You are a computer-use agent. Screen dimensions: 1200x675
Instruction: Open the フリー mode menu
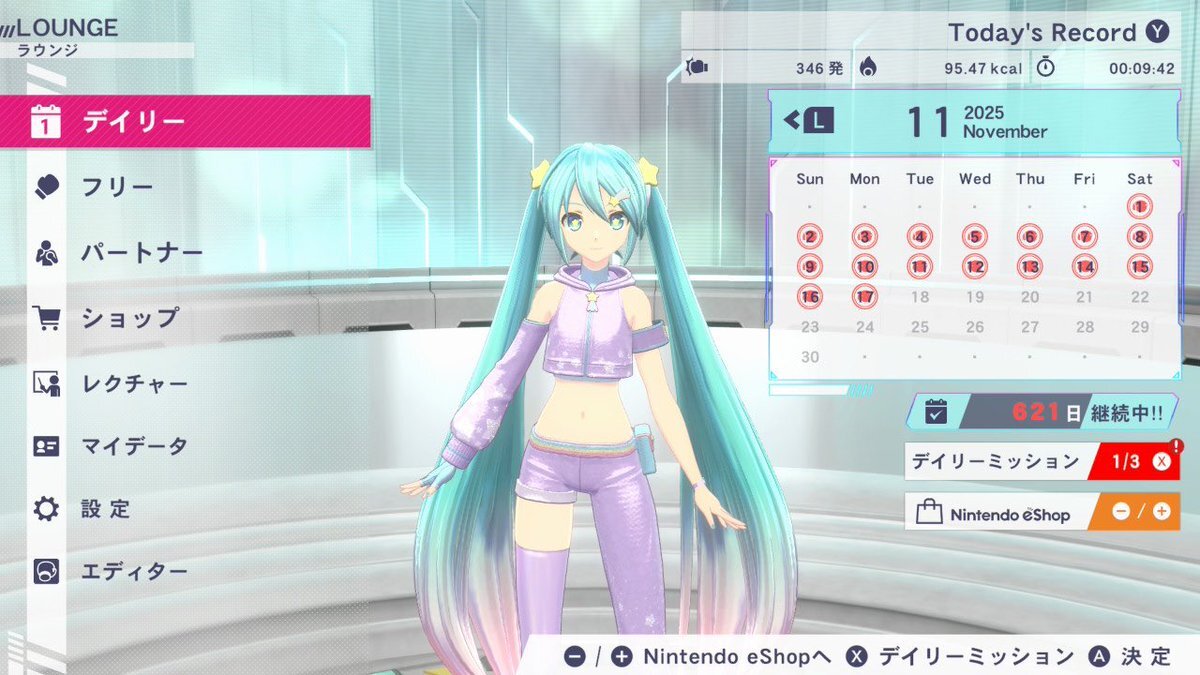point(118,187)
